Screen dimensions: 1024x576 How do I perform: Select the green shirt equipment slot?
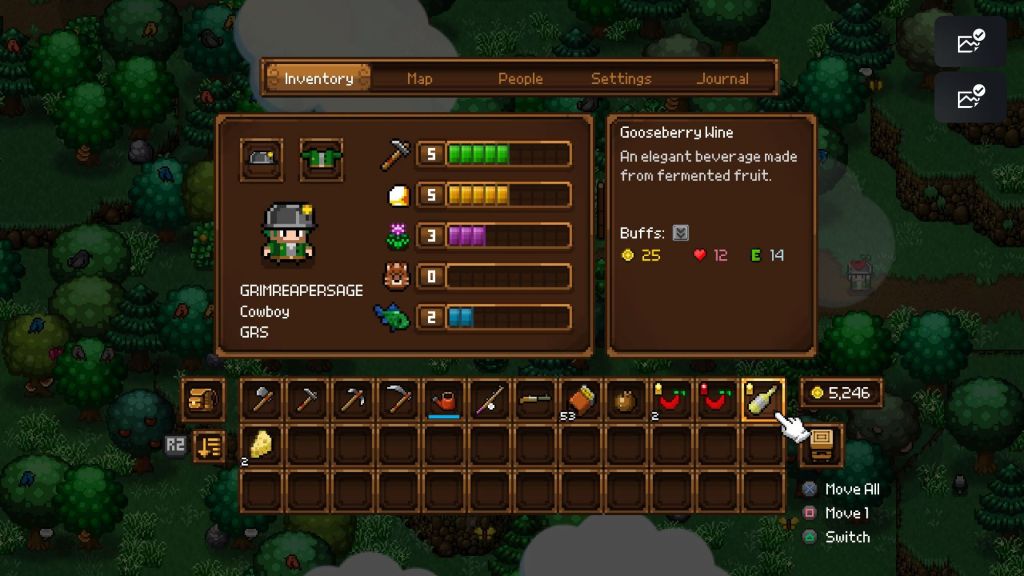[x=321, y=160]
